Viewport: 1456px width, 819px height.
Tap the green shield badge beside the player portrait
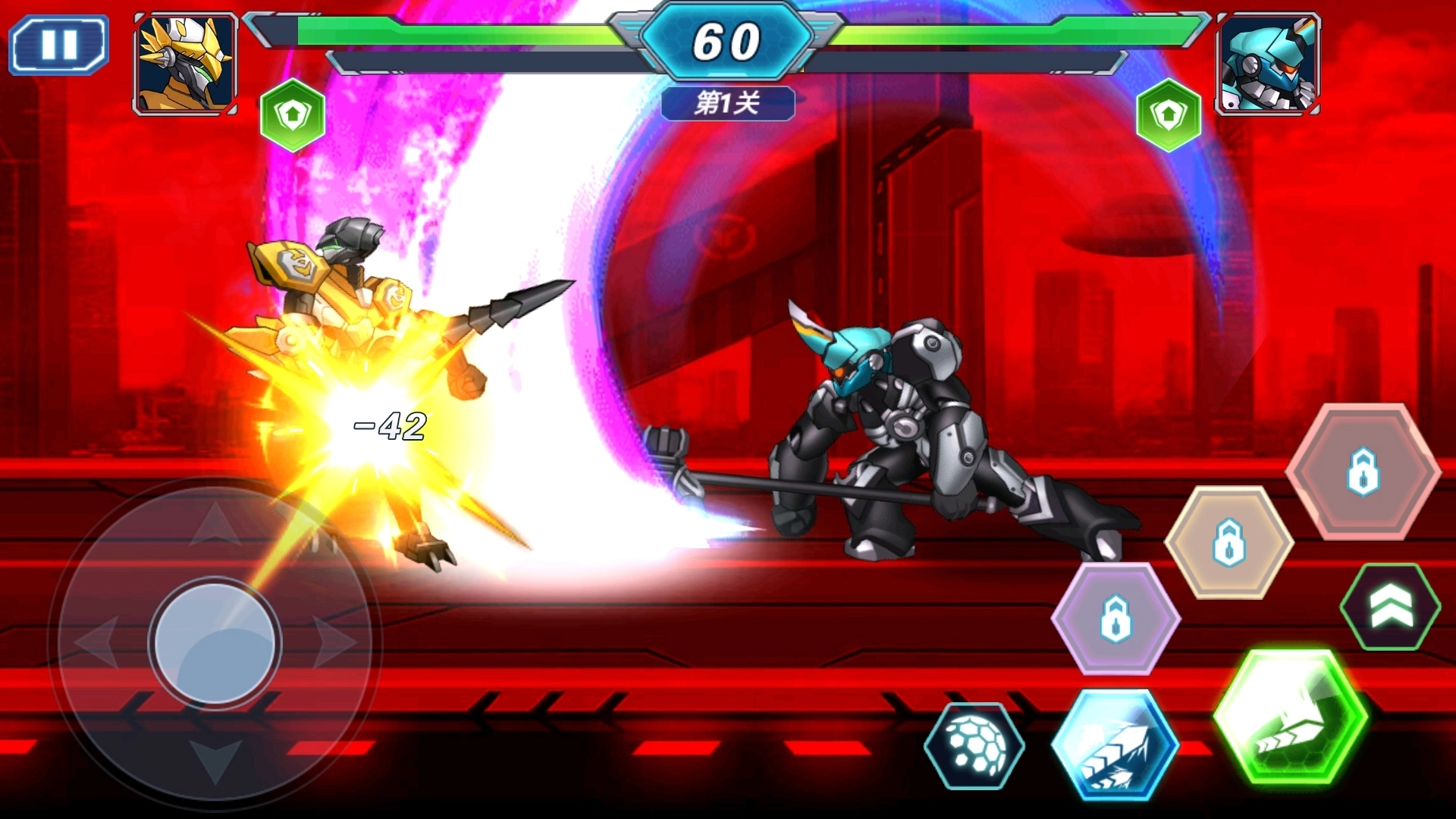293,115
